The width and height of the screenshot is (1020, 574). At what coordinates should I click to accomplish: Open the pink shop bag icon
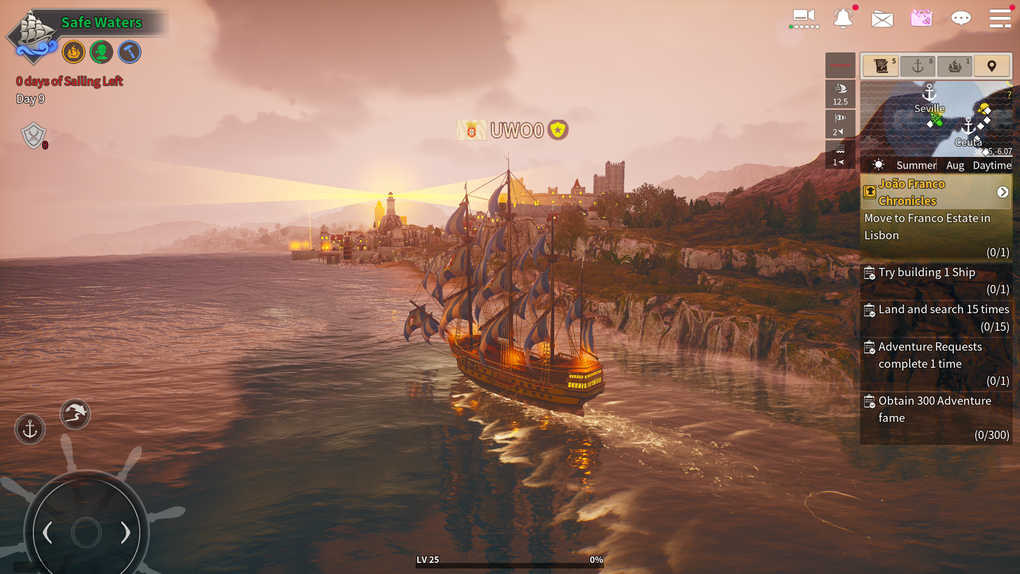click(921, 18)
